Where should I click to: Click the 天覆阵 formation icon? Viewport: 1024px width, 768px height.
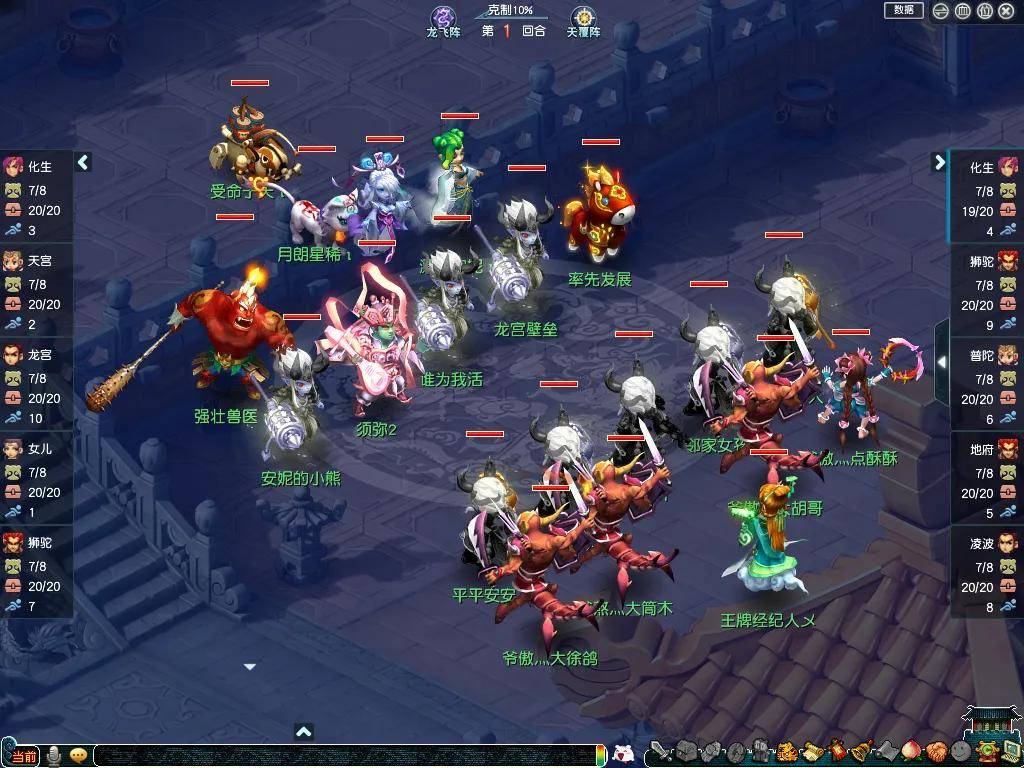[x=583, y=18]
